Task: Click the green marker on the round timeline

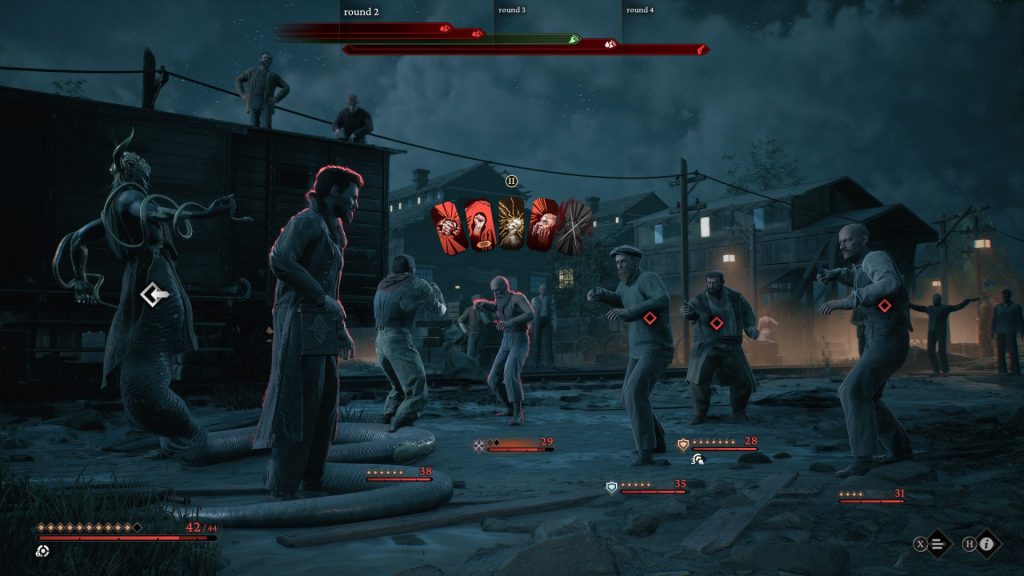Action: pyautogui.click(x=574, y=39)
